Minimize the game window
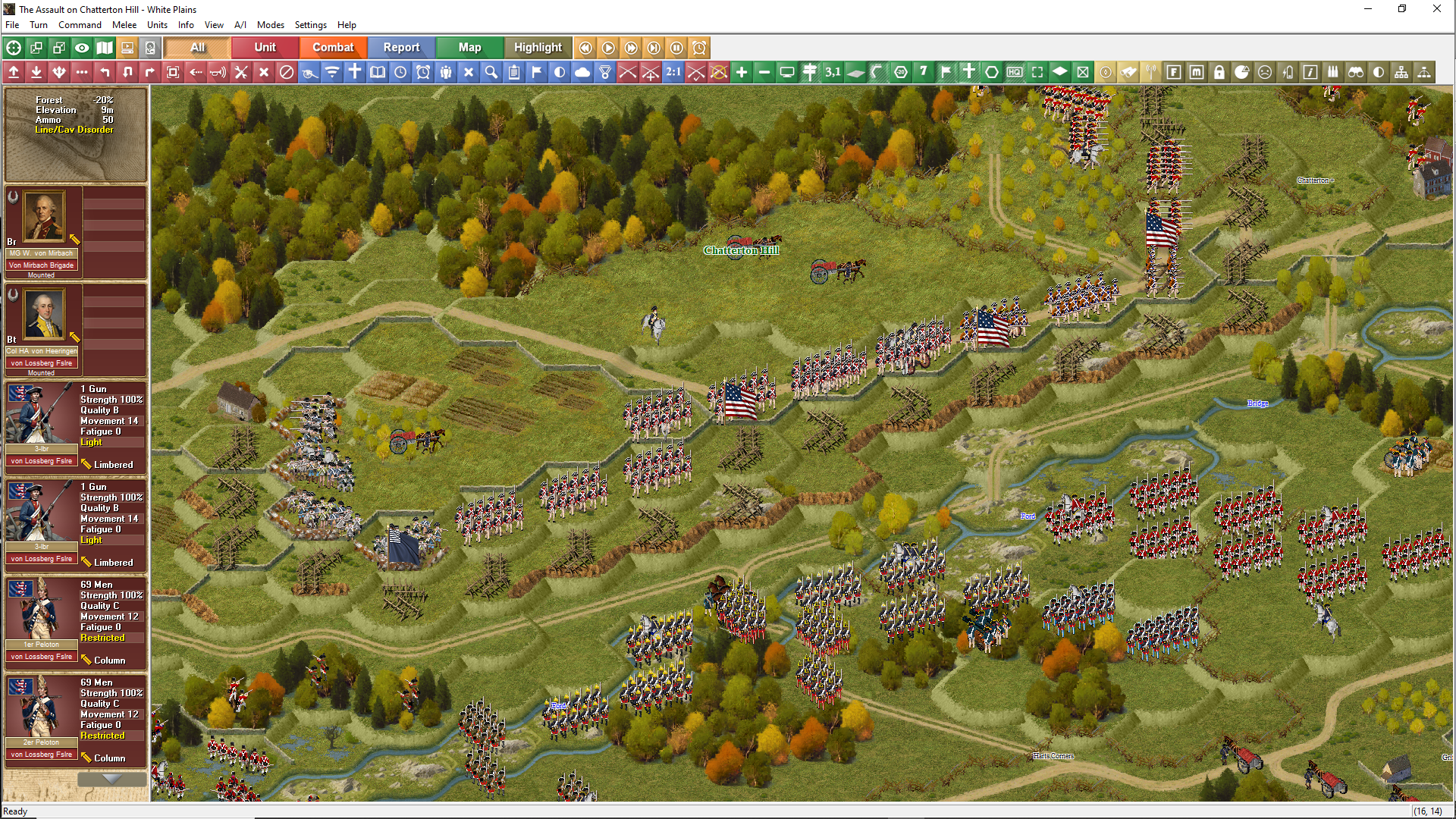The height and width of the screenshot is (819, 1456). click(x=1368, y=9)
